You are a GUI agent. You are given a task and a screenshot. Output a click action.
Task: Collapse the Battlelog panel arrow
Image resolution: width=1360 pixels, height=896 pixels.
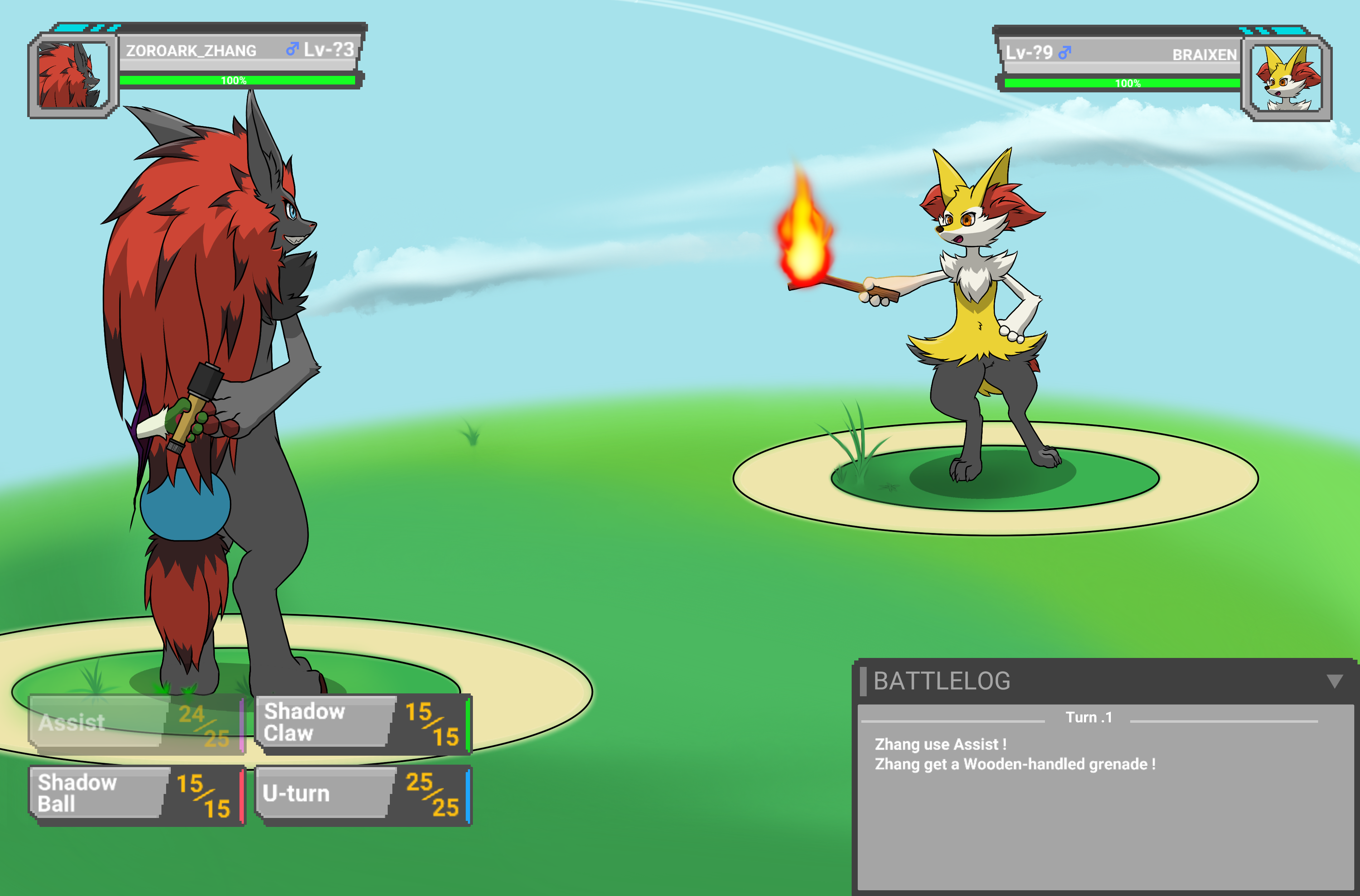point(1334,681)
